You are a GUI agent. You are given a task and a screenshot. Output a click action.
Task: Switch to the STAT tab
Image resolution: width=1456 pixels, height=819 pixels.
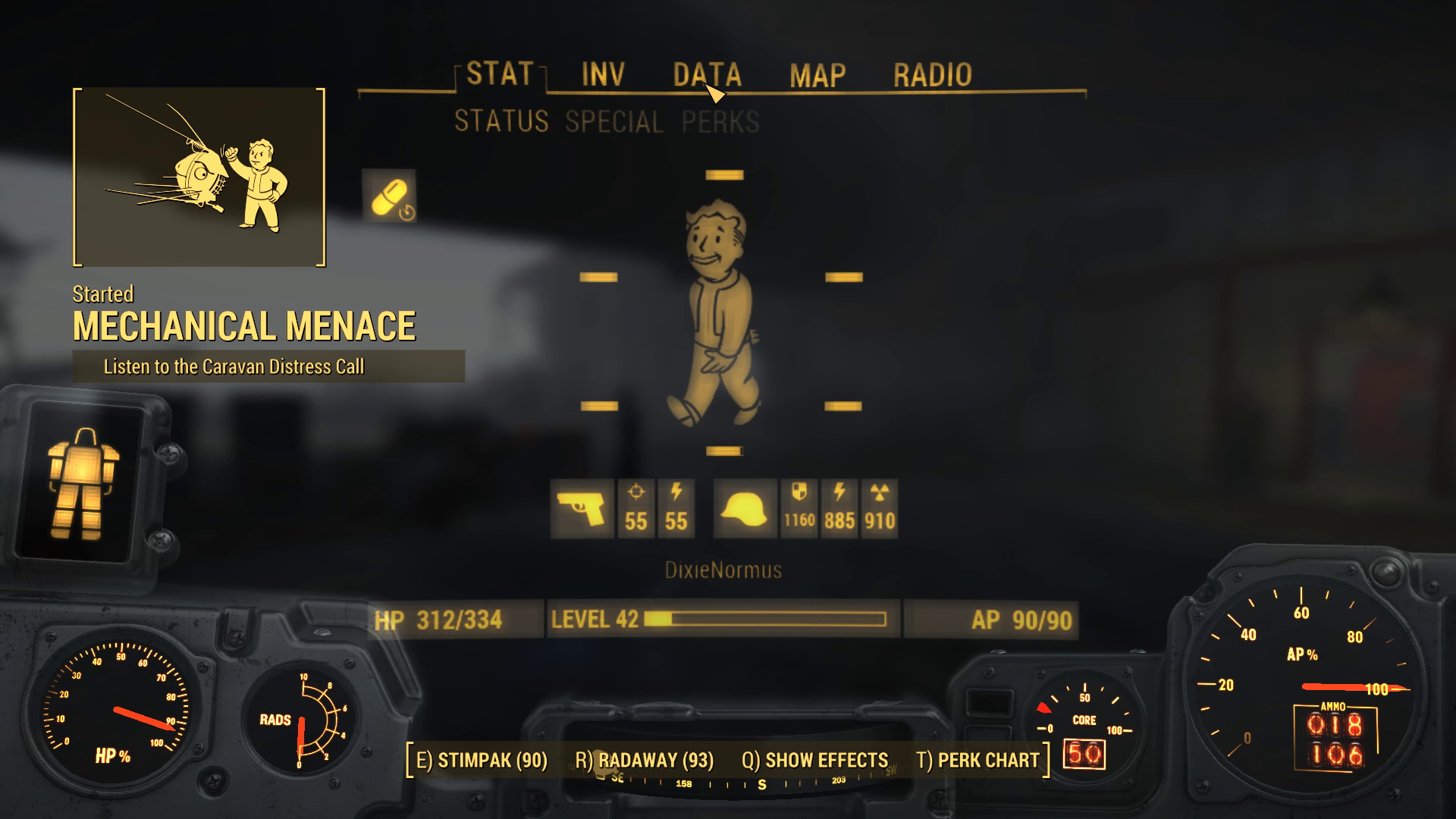point(500,74)
